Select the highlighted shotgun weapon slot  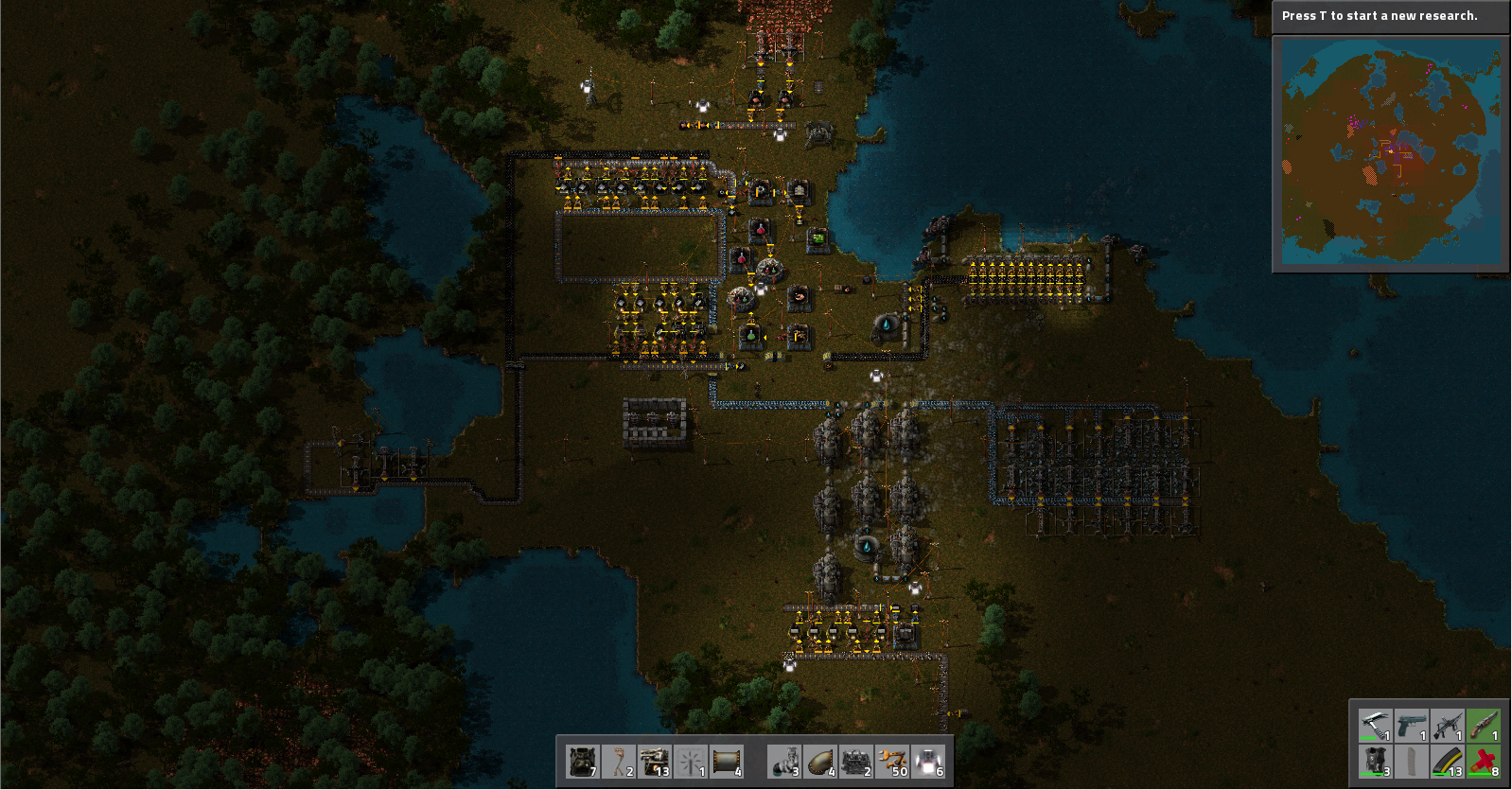(x=1483, y=725)
